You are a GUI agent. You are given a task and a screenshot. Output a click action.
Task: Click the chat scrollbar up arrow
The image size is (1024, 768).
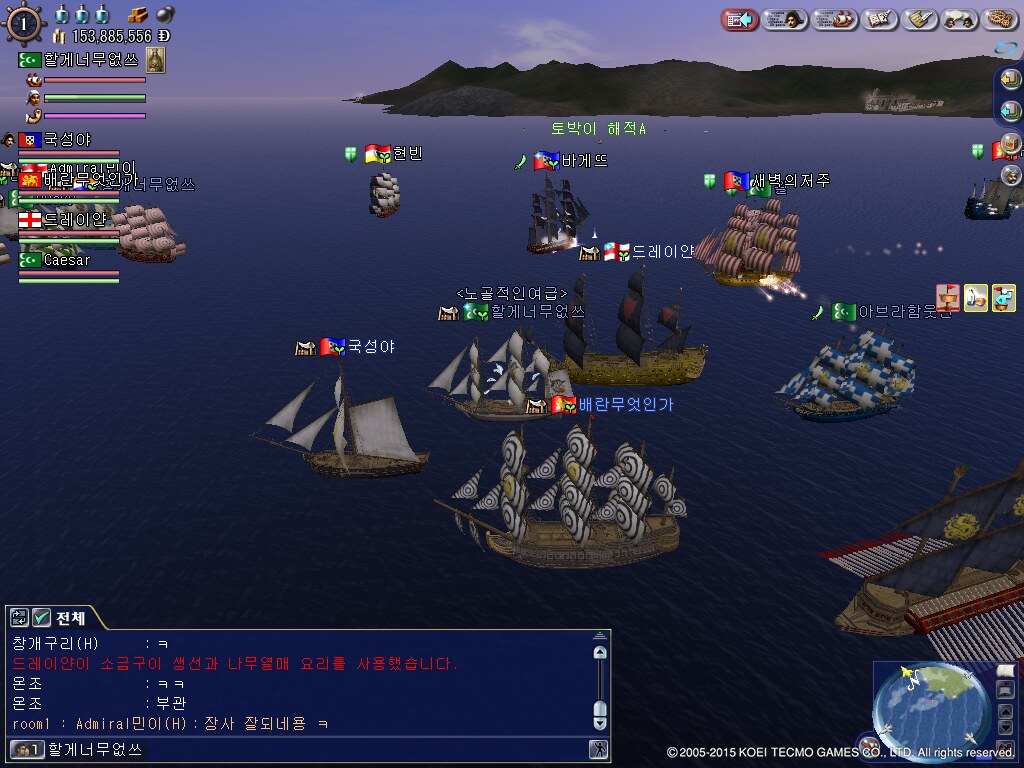click(x=600, y=652)
